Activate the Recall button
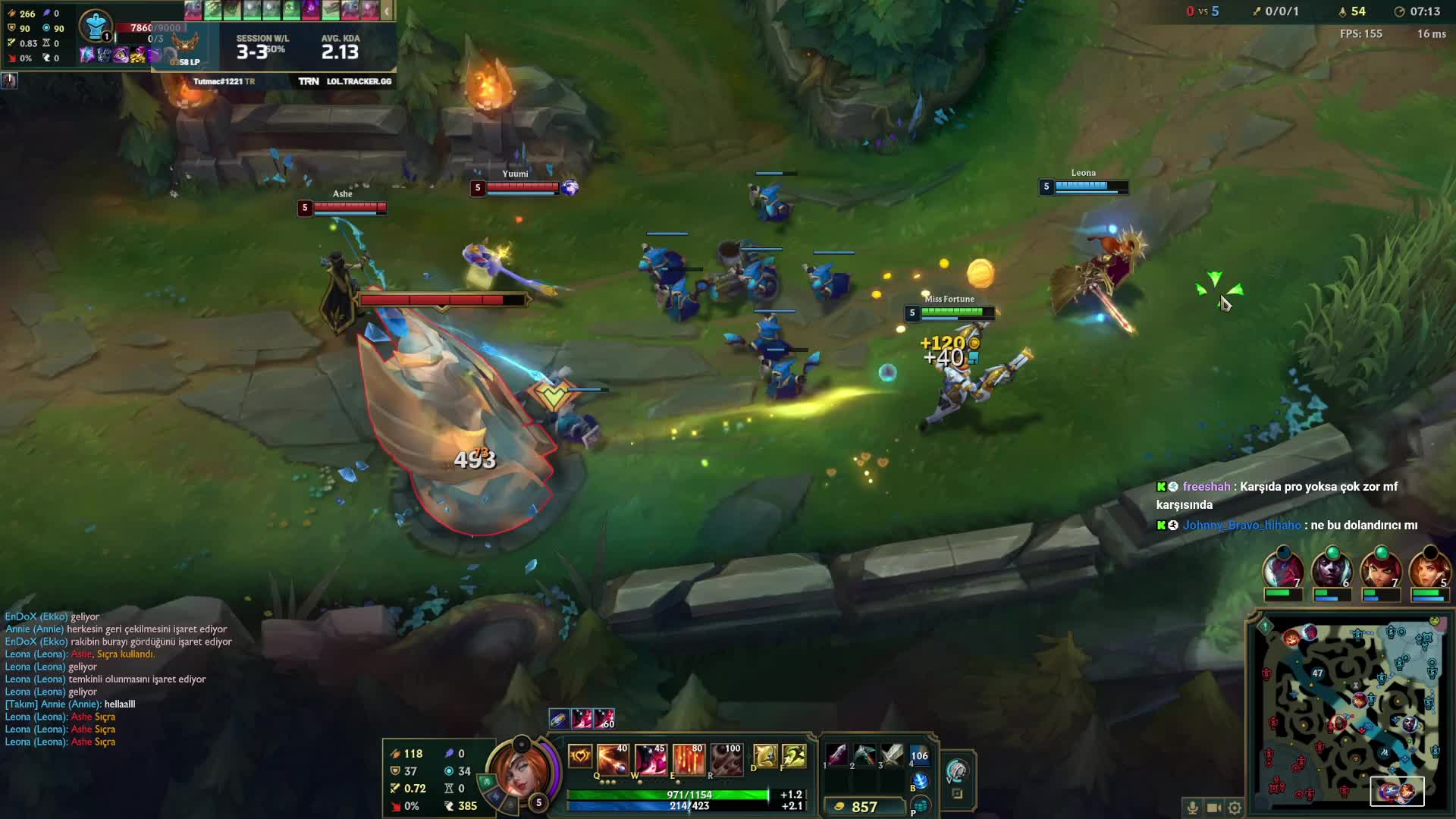The height and width of the screenshot is (819, 1456). (919, 780)
